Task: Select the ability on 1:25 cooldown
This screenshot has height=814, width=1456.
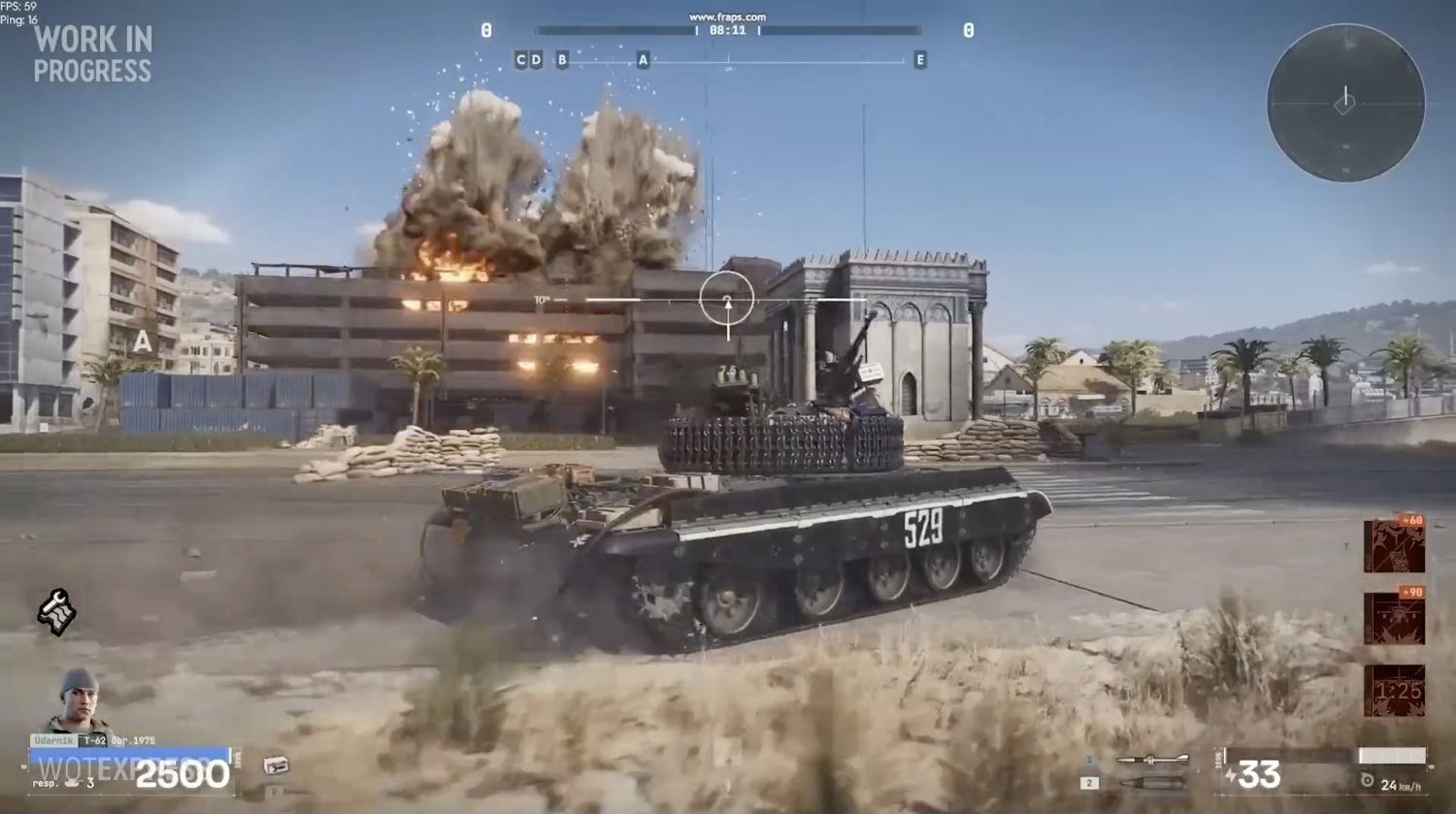Action: pos(1394,691)
